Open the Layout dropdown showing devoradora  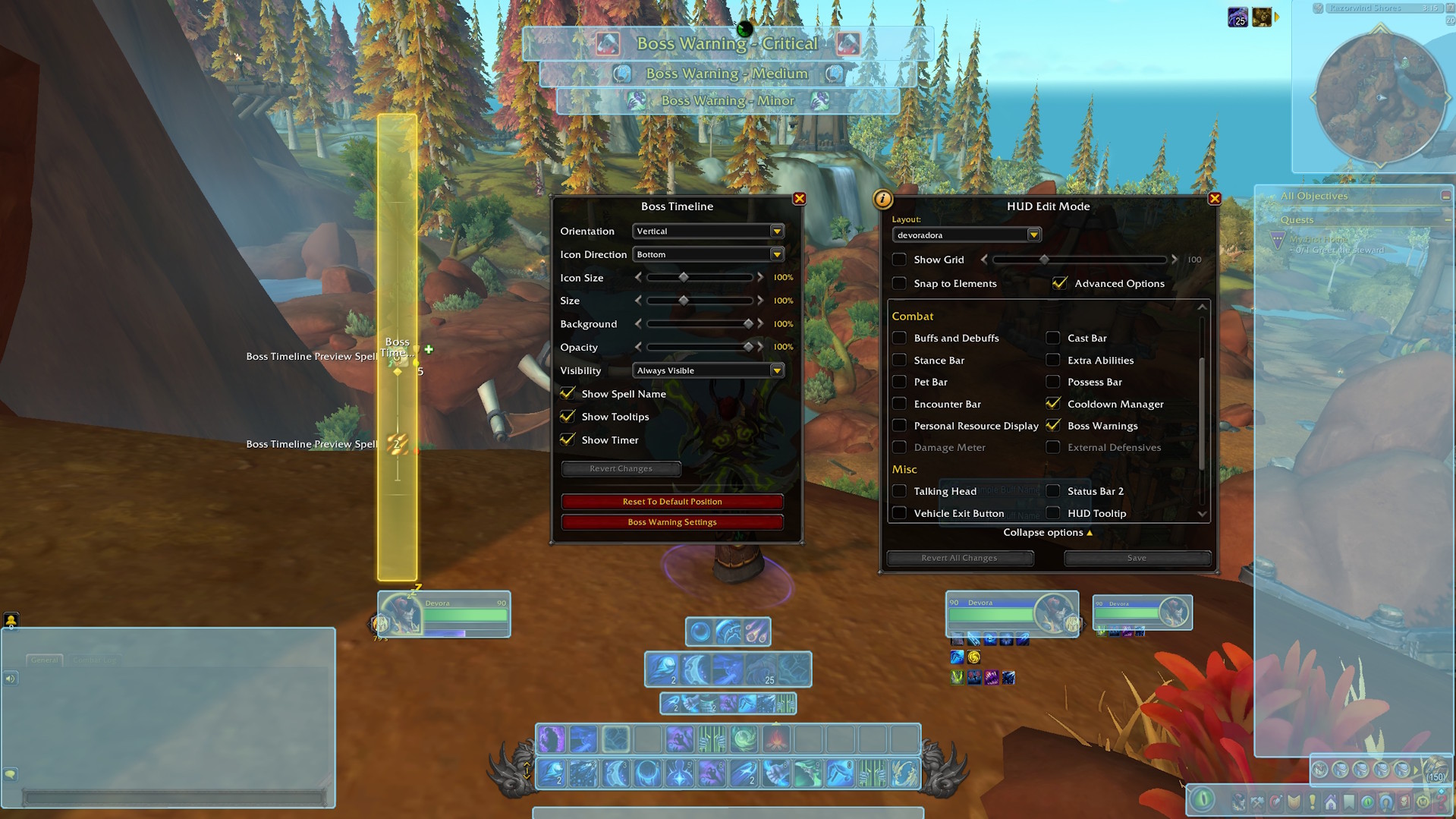[x=966, y=235]
